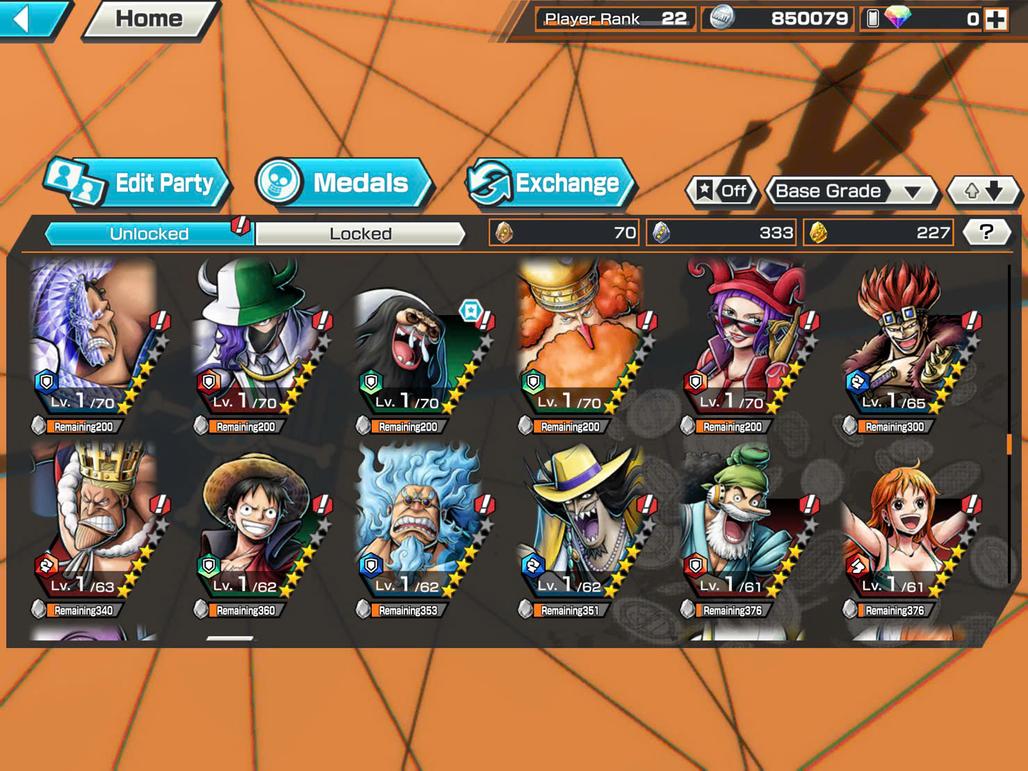Return to the Home screen
Screen dimensions: 1028x771
[x=149, y=19]
